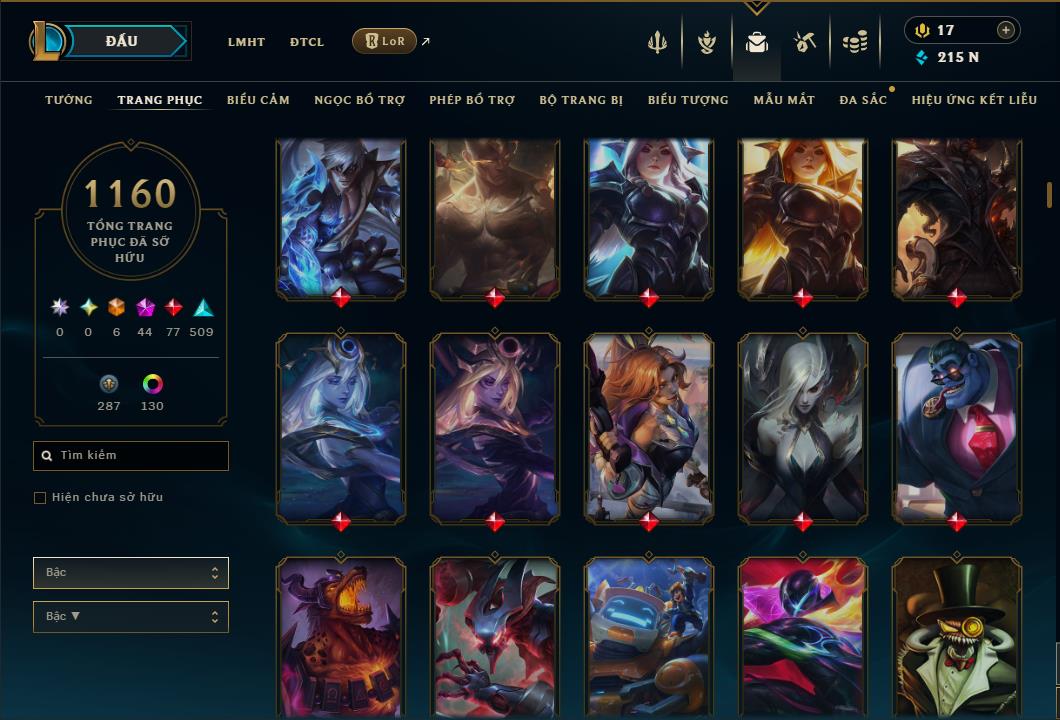This screenshot has height=720, width=1060.
Task: Show the BIỂU TƯỢNG tab
Action: [x=688, y=100]
